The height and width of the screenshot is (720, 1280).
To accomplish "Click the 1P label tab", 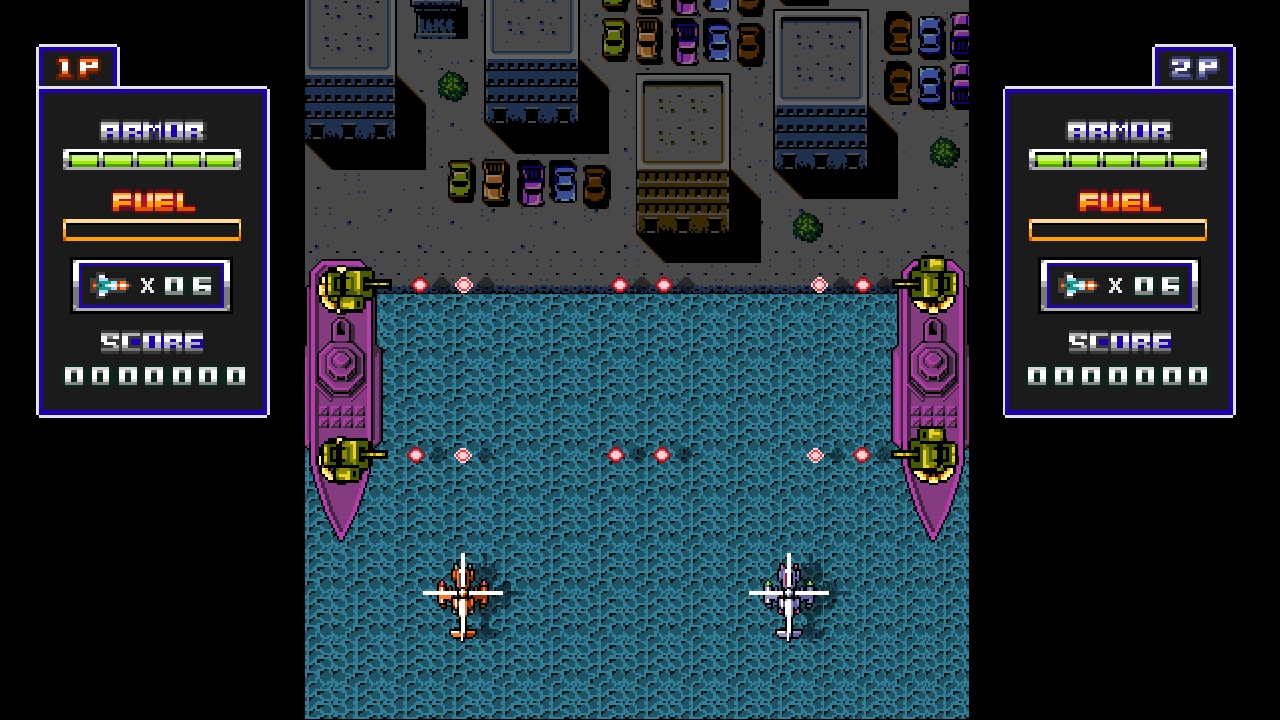I will pyautogui.click(x=78, y=65).
